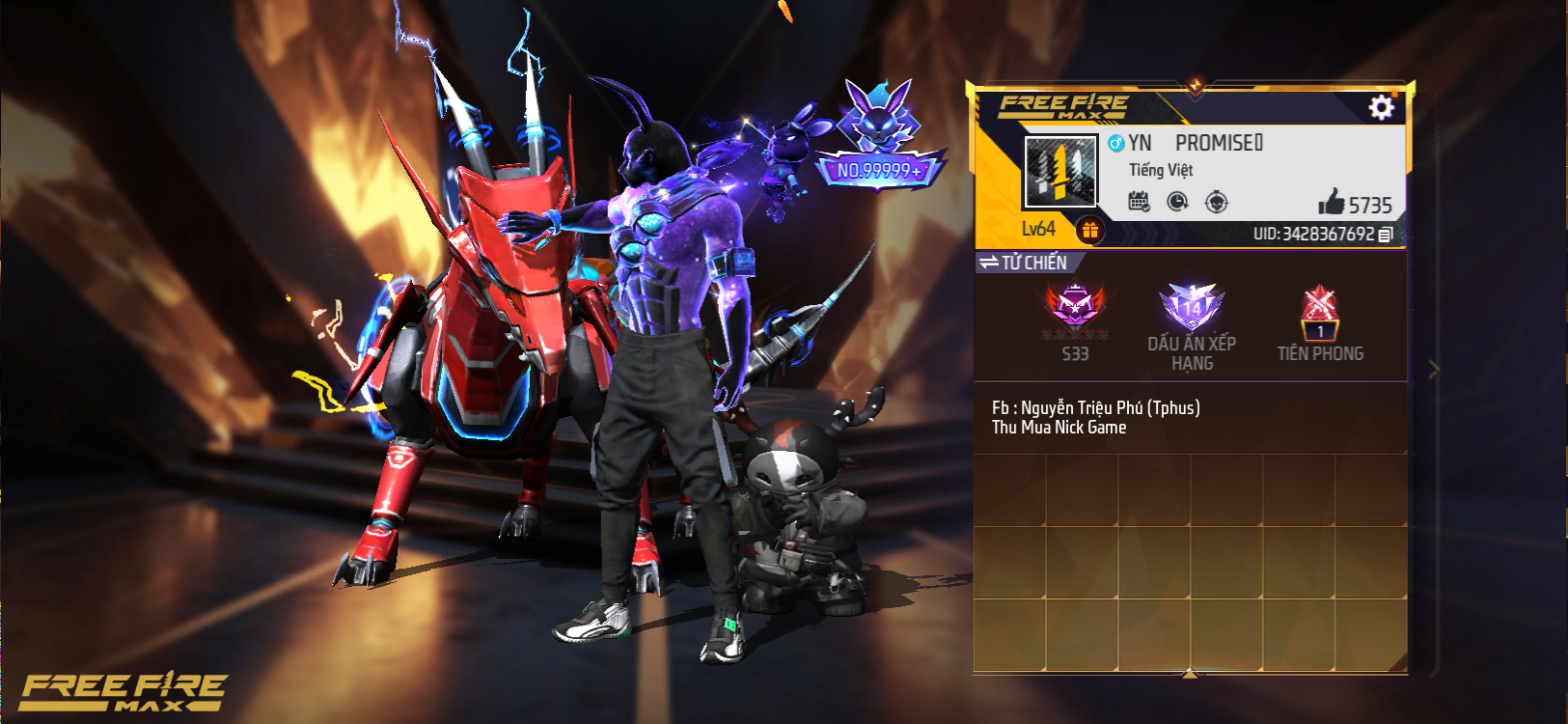
Task: Click the player signature text
Action: (1095, 417)
